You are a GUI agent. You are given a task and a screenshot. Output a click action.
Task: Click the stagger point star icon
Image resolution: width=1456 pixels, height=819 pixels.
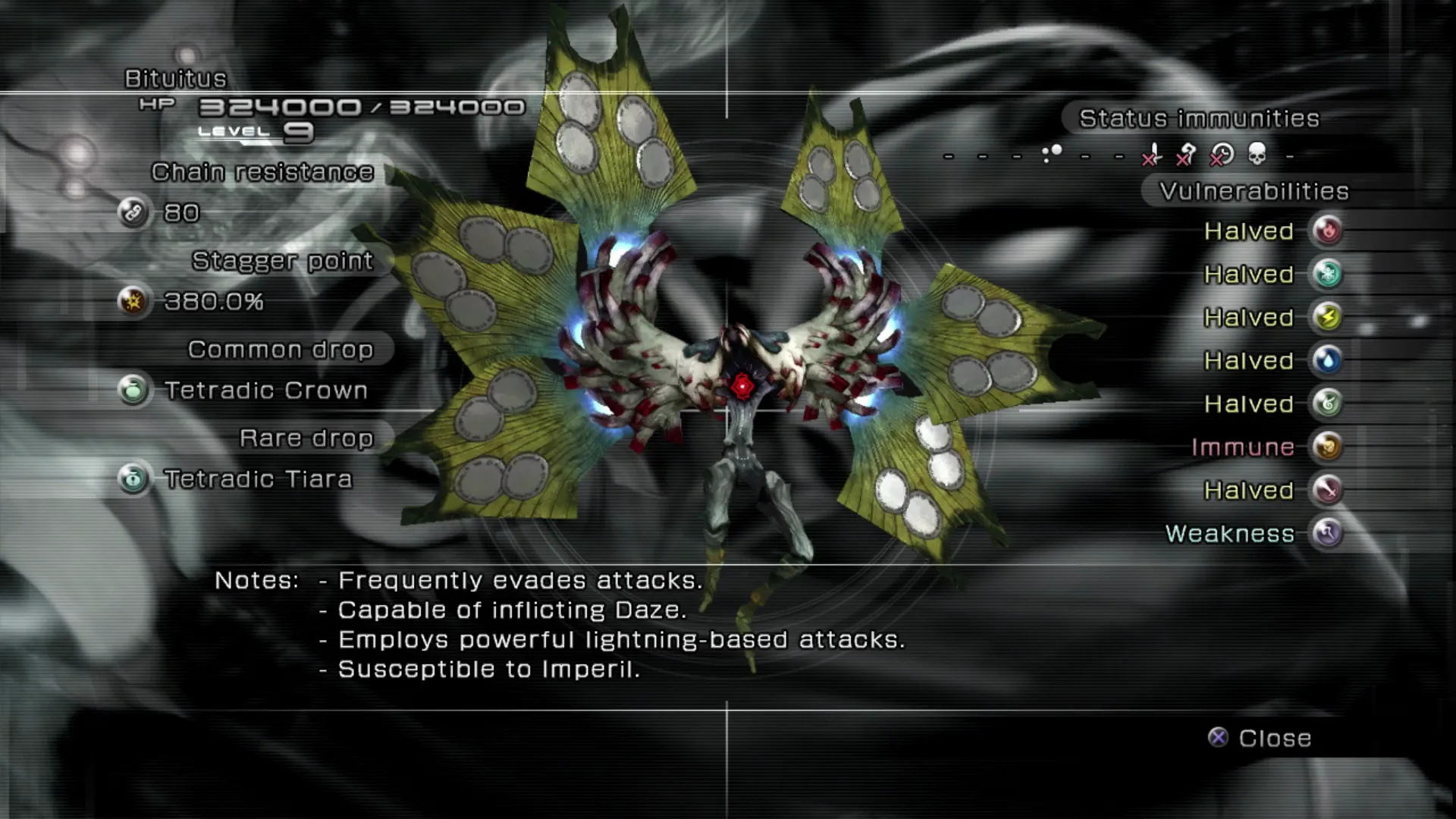tap(133, 302)
